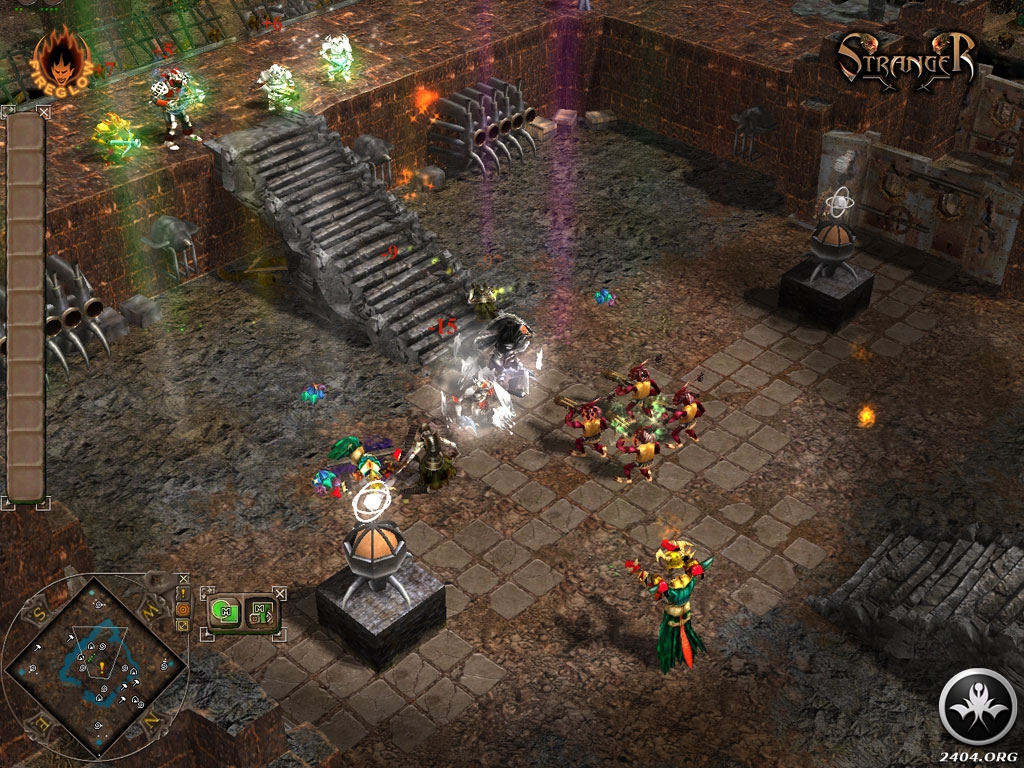Close the vertical empty slot bar
The width and height of the screenshot is (1024, 768).
tap(43, 113)
